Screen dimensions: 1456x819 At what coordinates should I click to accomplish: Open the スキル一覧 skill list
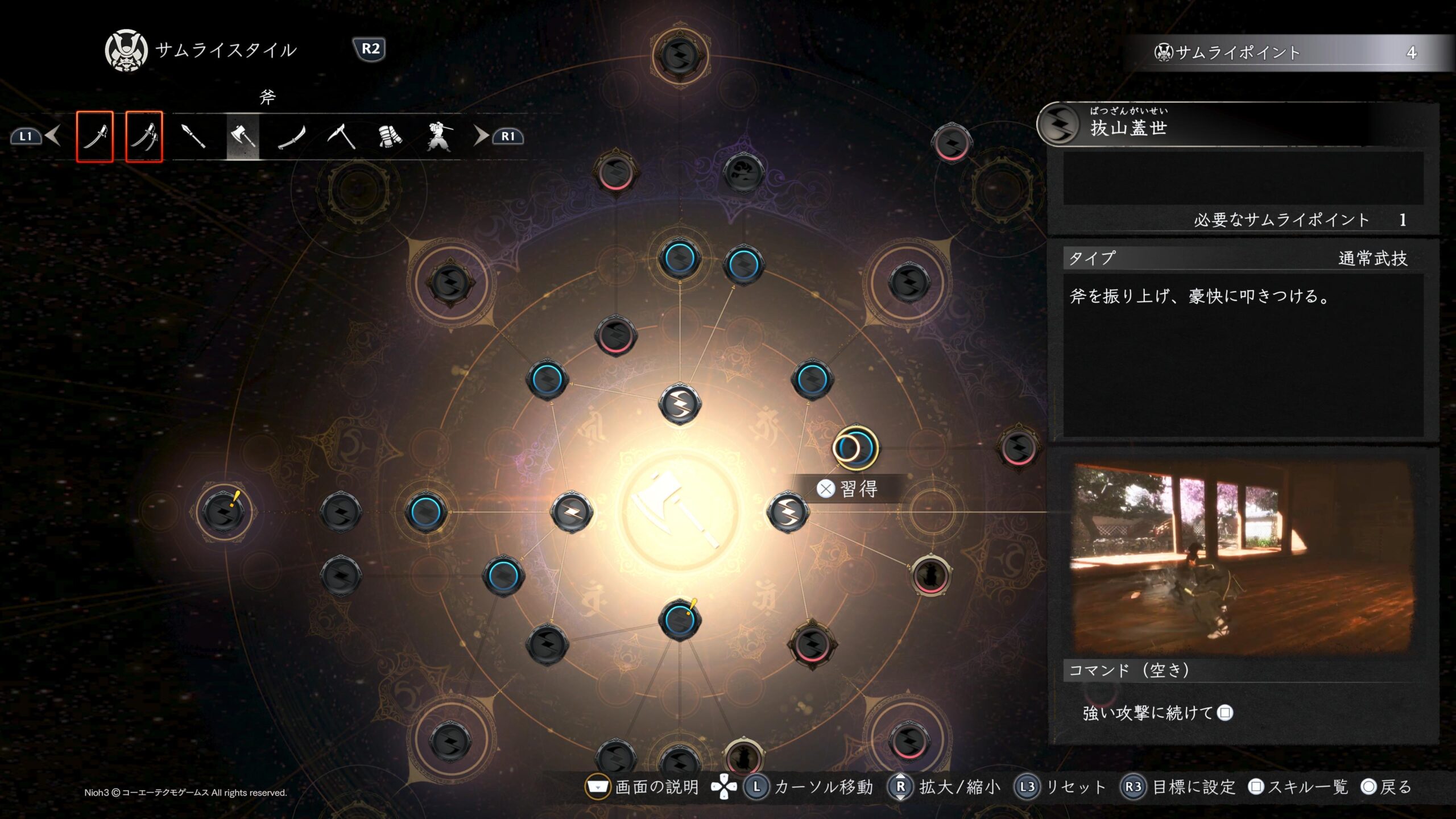click(x=1299, y=787)
